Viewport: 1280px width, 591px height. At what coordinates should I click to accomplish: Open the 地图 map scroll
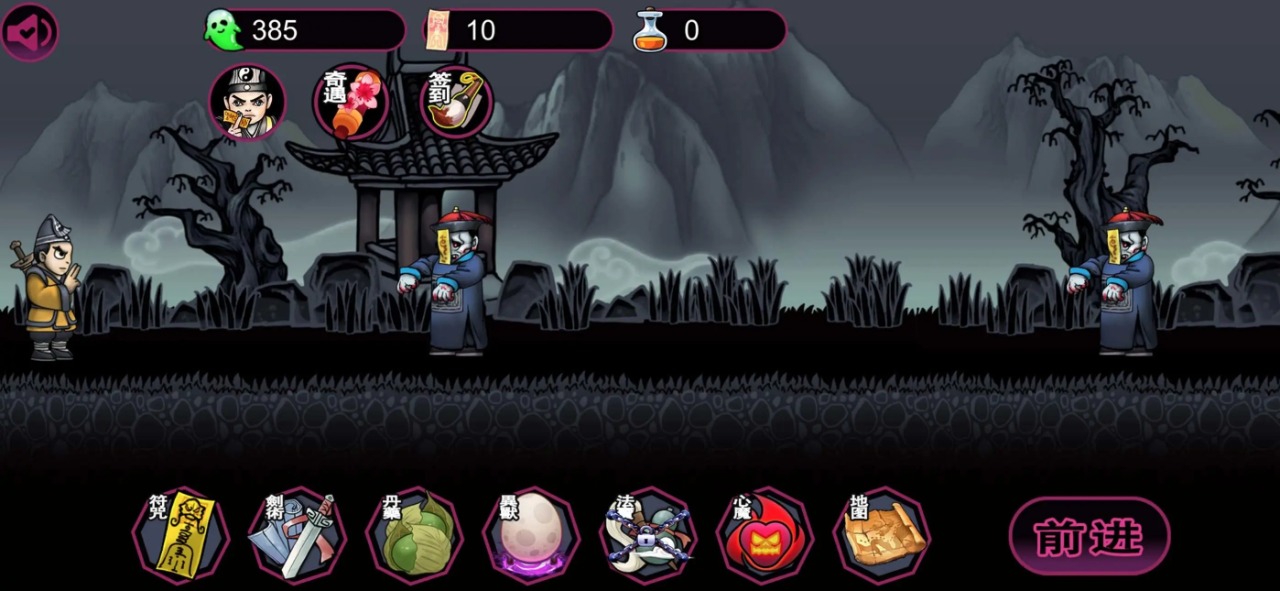pyautogui.click(x=882, y=536)
